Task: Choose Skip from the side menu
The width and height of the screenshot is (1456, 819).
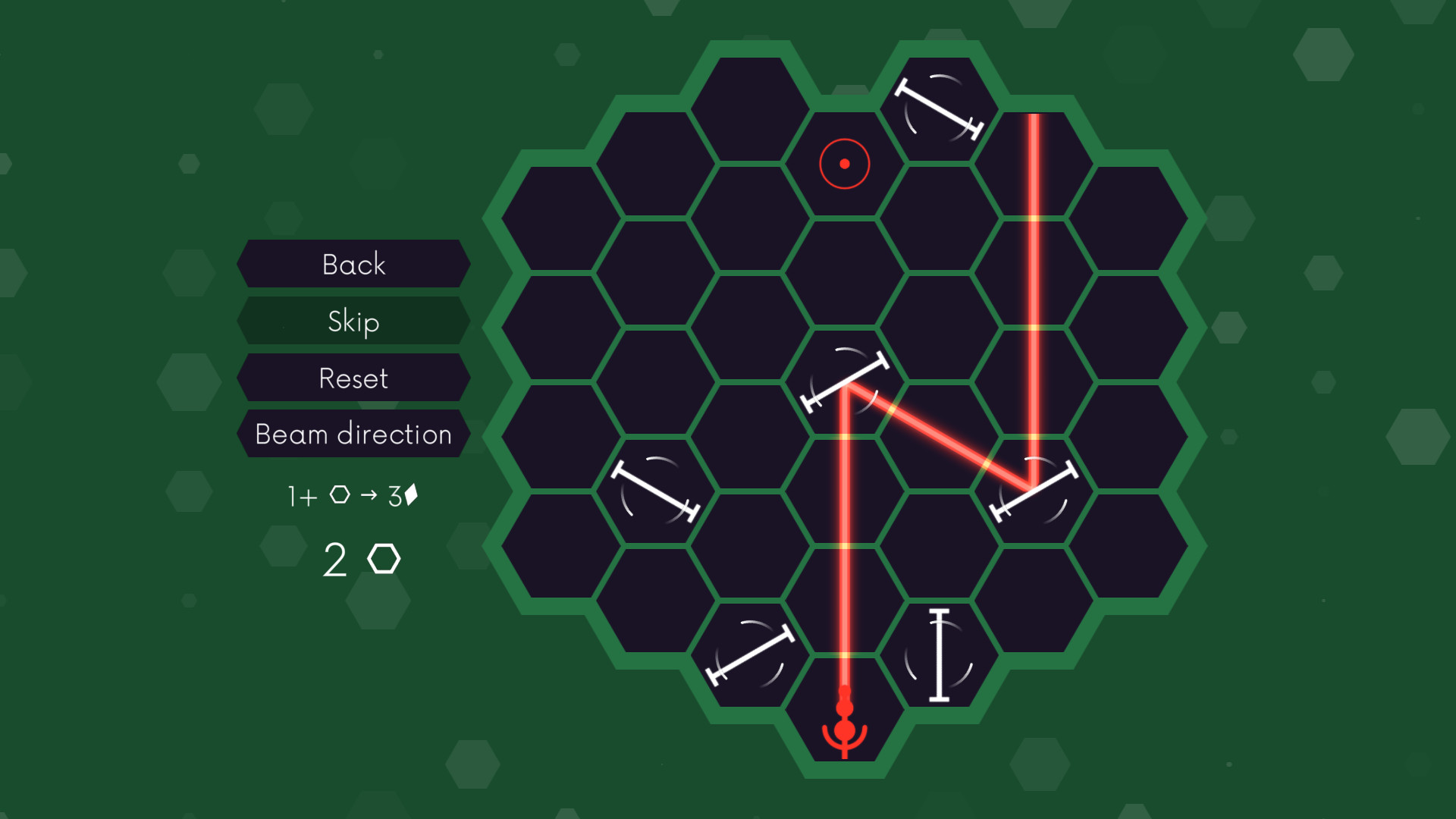Action: [x=353, y=322]
